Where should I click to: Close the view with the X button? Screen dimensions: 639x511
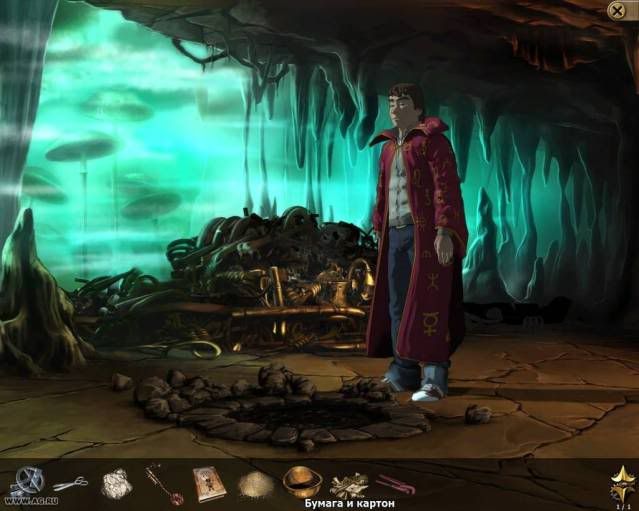click(x=617, y=10)
